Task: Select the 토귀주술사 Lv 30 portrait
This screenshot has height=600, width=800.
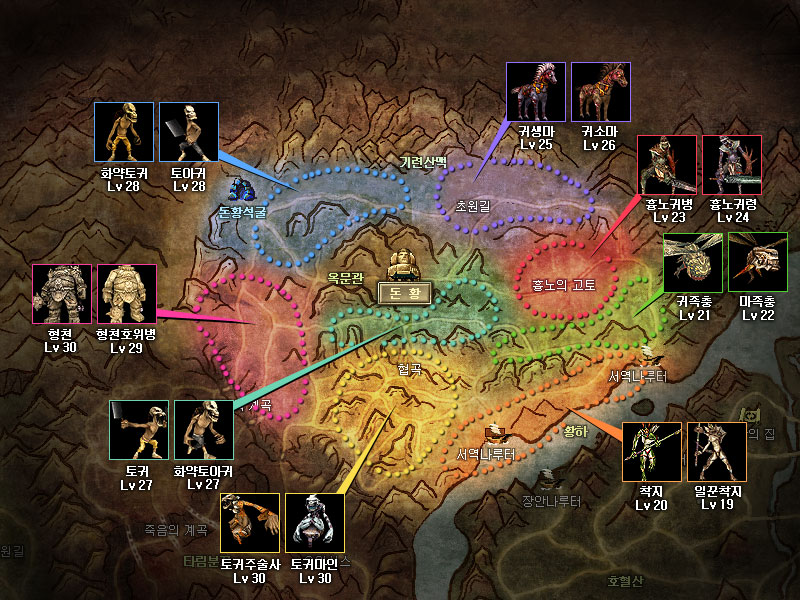Action: (x=250, y=523)
